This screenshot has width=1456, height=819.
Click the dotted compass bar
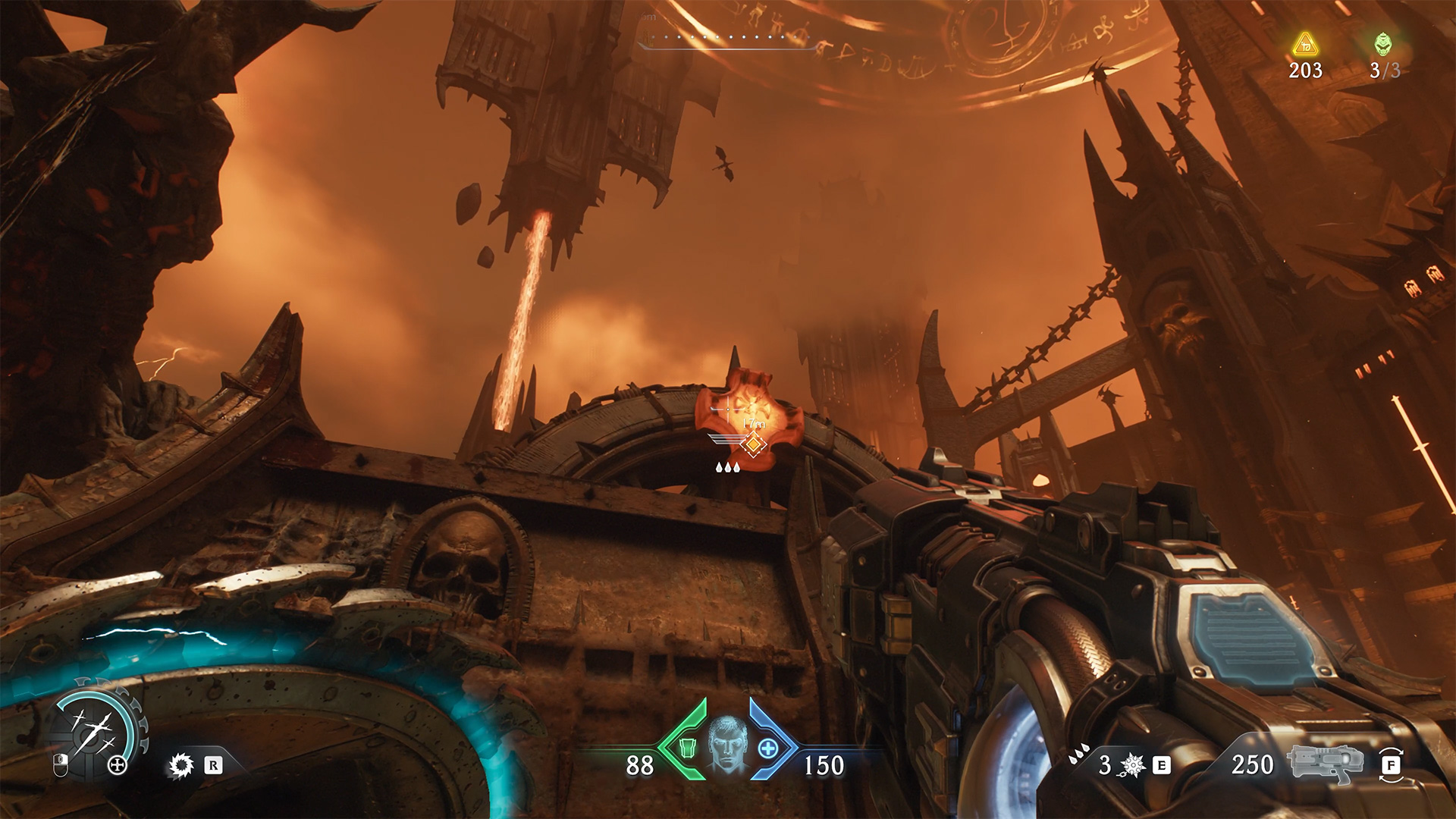[x=728, y=38]
